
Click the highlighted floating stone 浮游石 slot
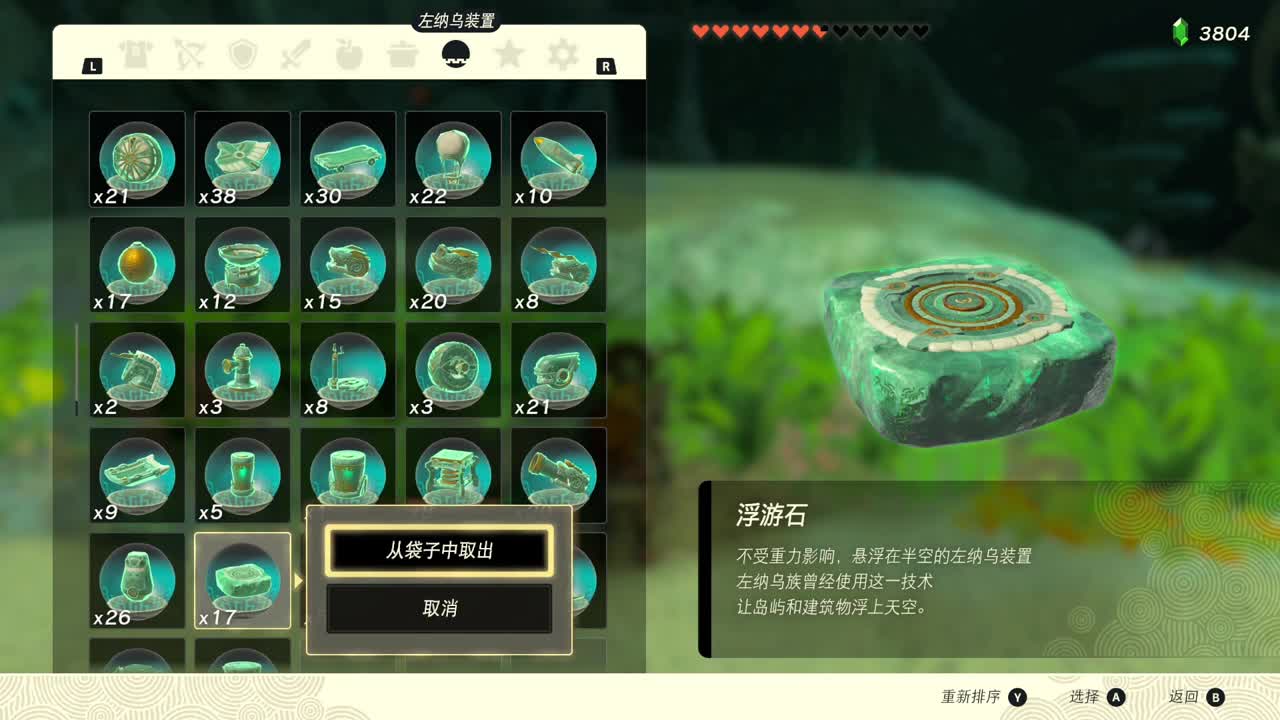coord(242,580)
